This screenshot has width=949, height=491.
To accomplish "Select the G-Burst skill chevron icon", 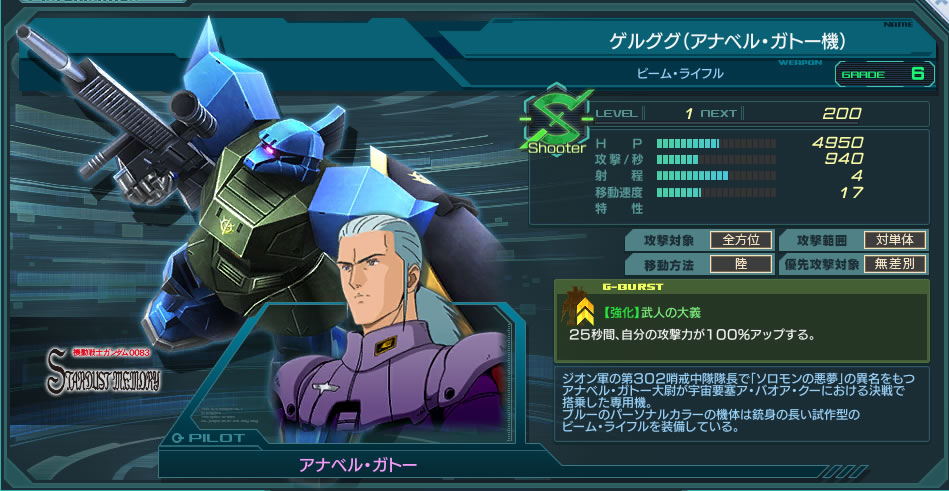I will point(586,313).
